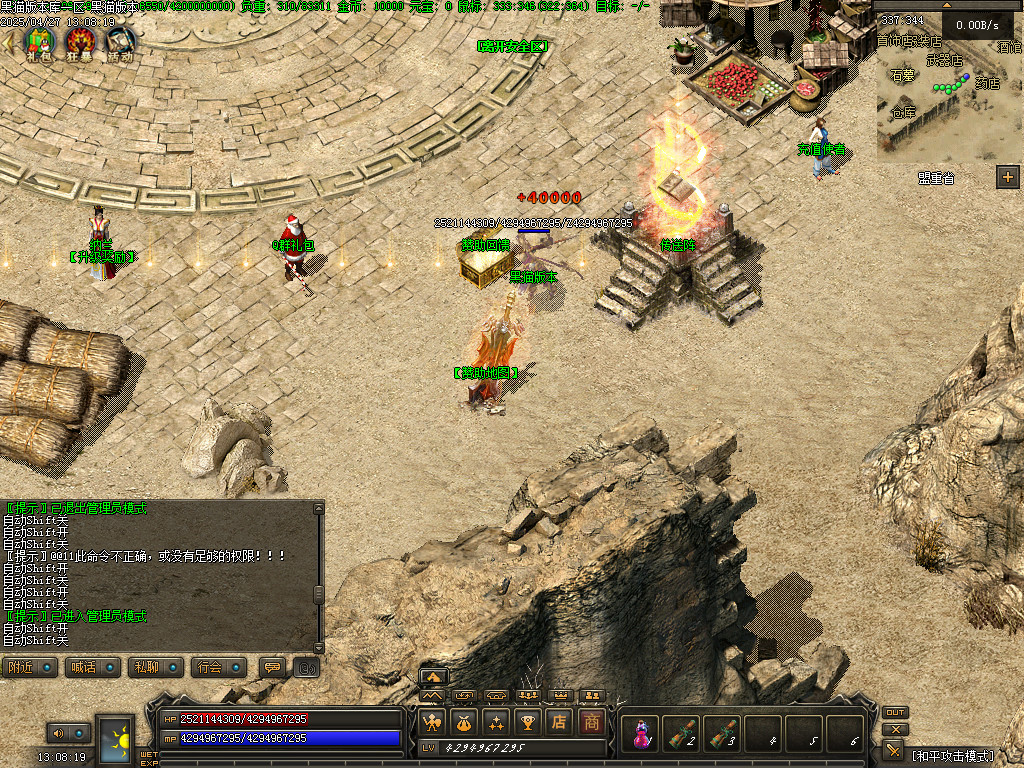Toggle the sound speaker button
The height and width of the screenshot is (768, 1024).
tap(56, 733)
